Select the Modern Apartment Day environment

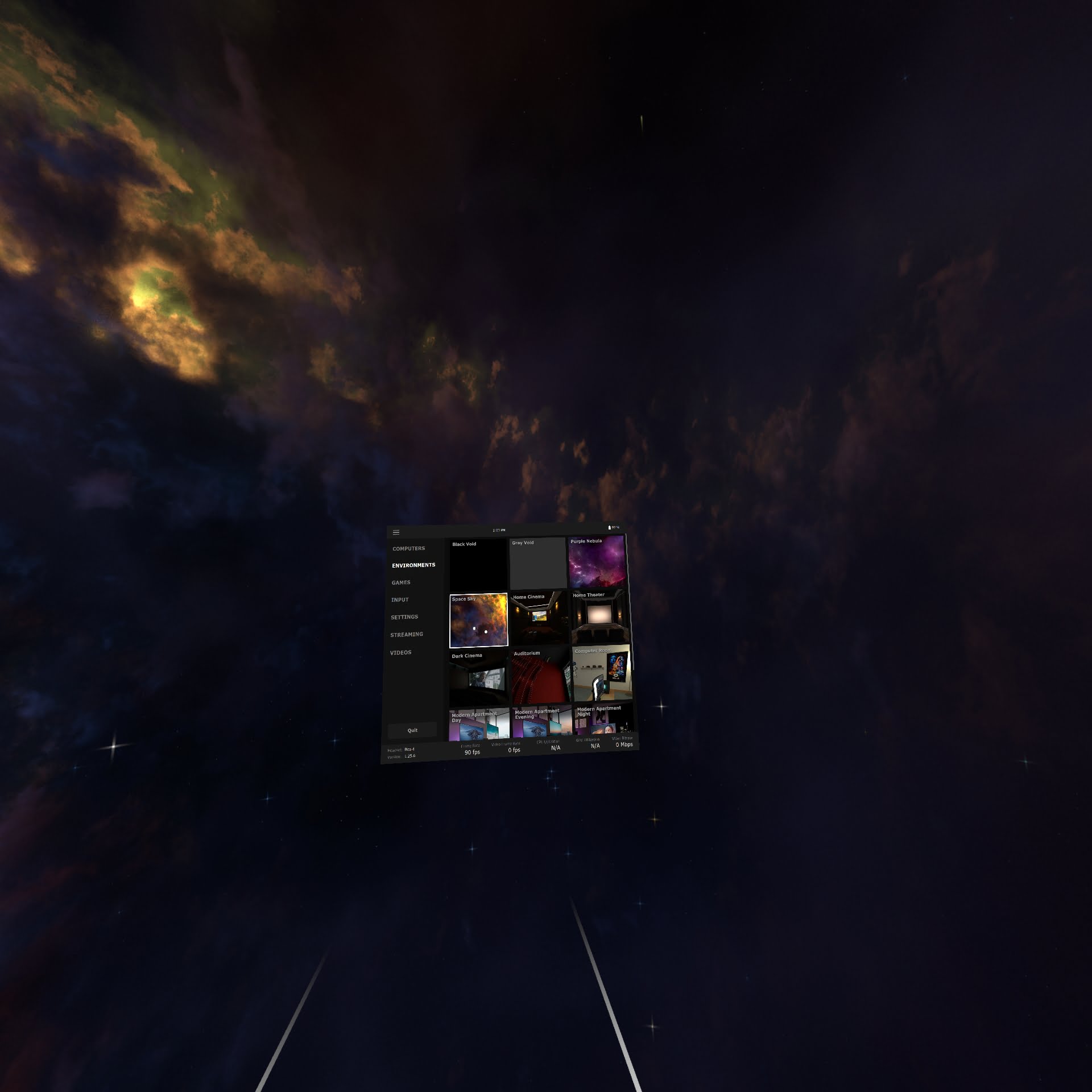click(479, 725)
